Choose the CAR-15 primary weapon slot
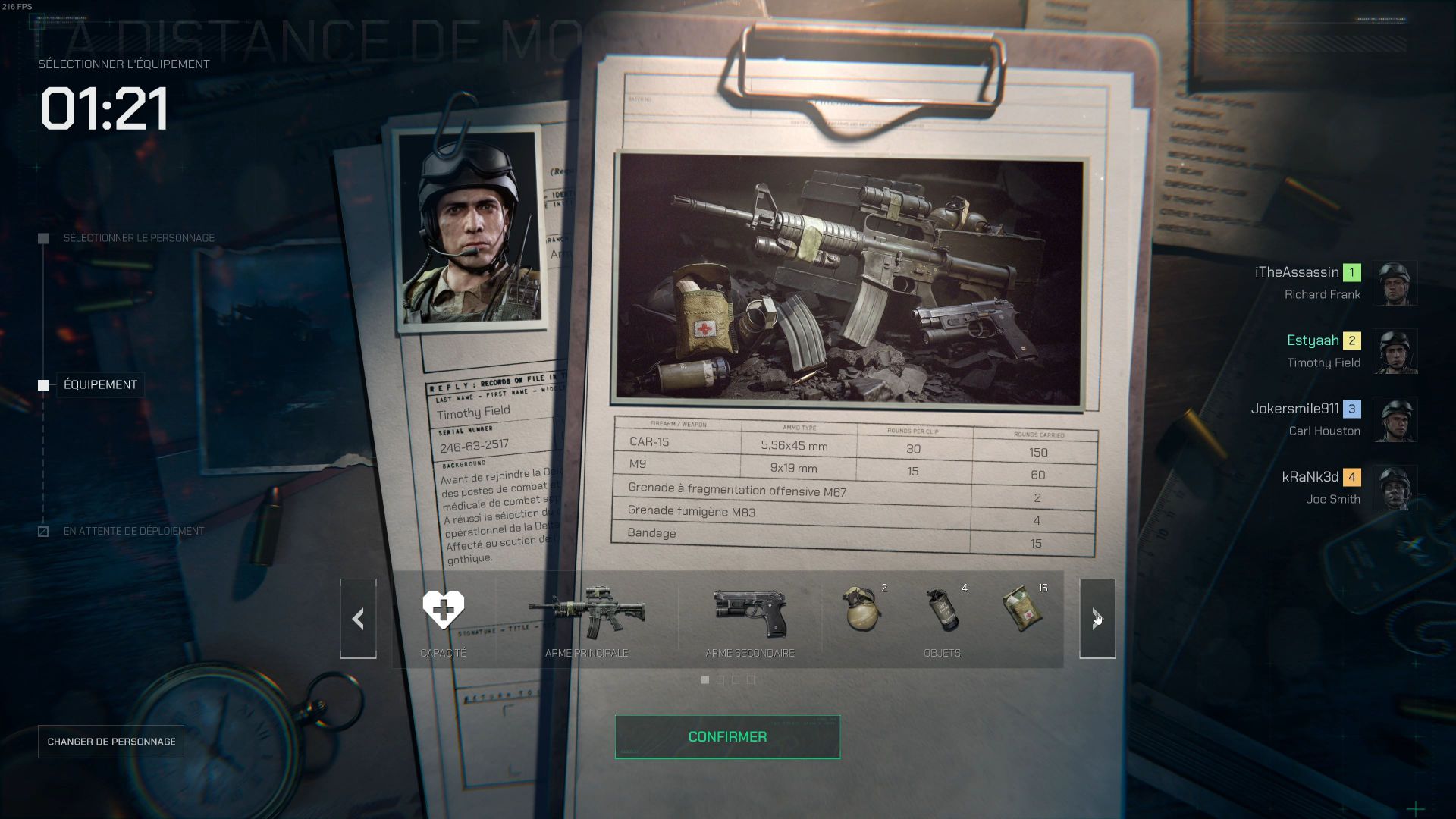The width and height of the screenshot is (1456, 819). (586, 613)
